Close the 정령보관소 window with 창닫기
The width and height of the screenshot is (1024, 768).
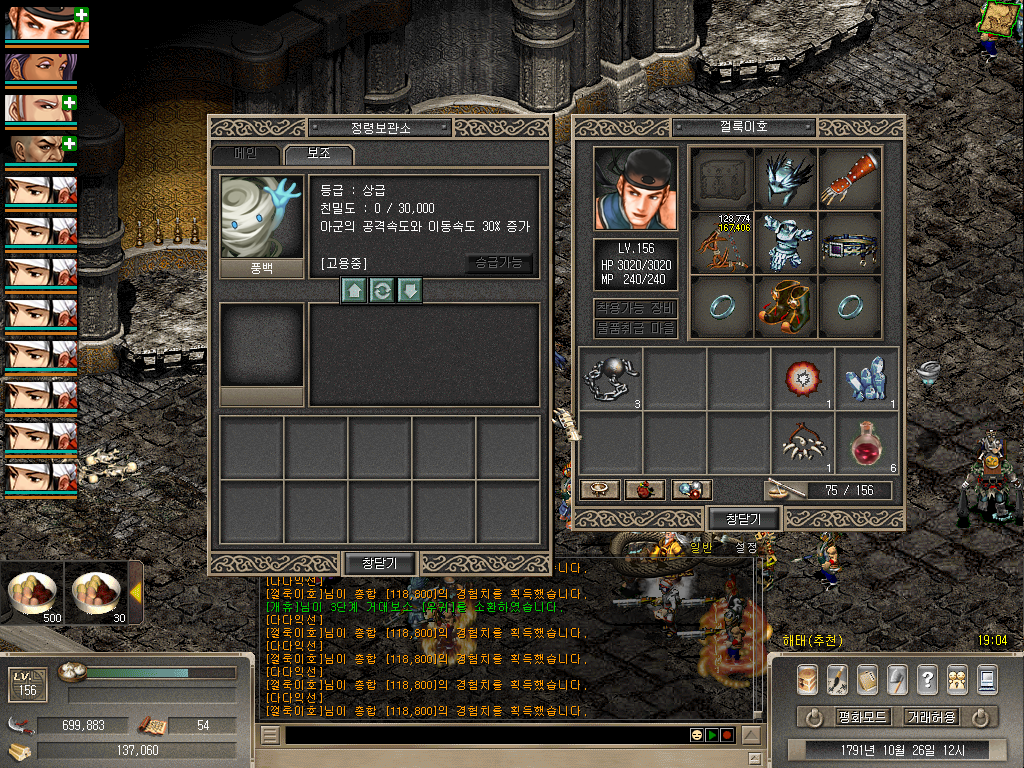[x=379, y=564]
